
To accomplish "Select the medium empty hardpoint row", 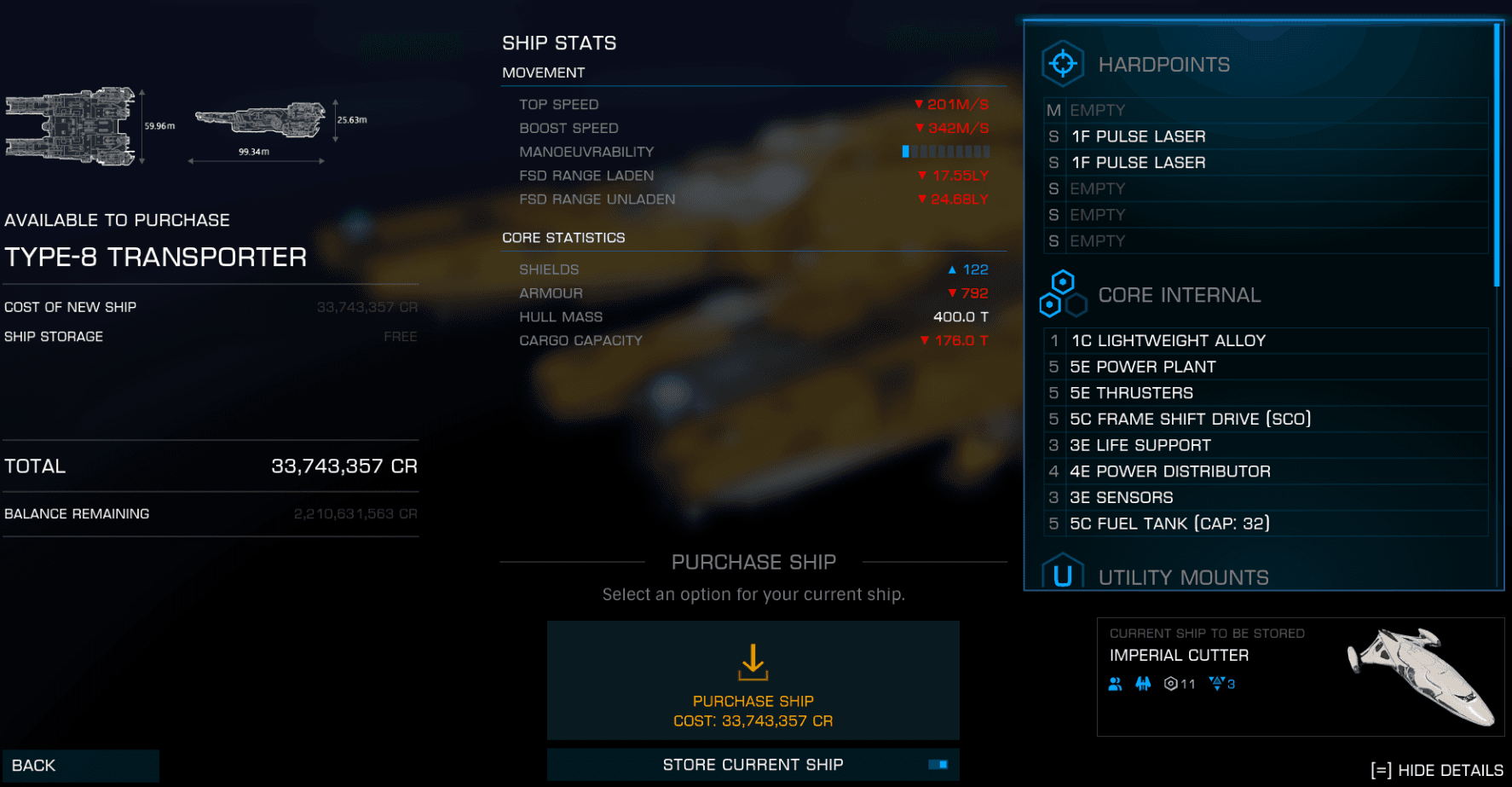I will [x=1266, y=110].
